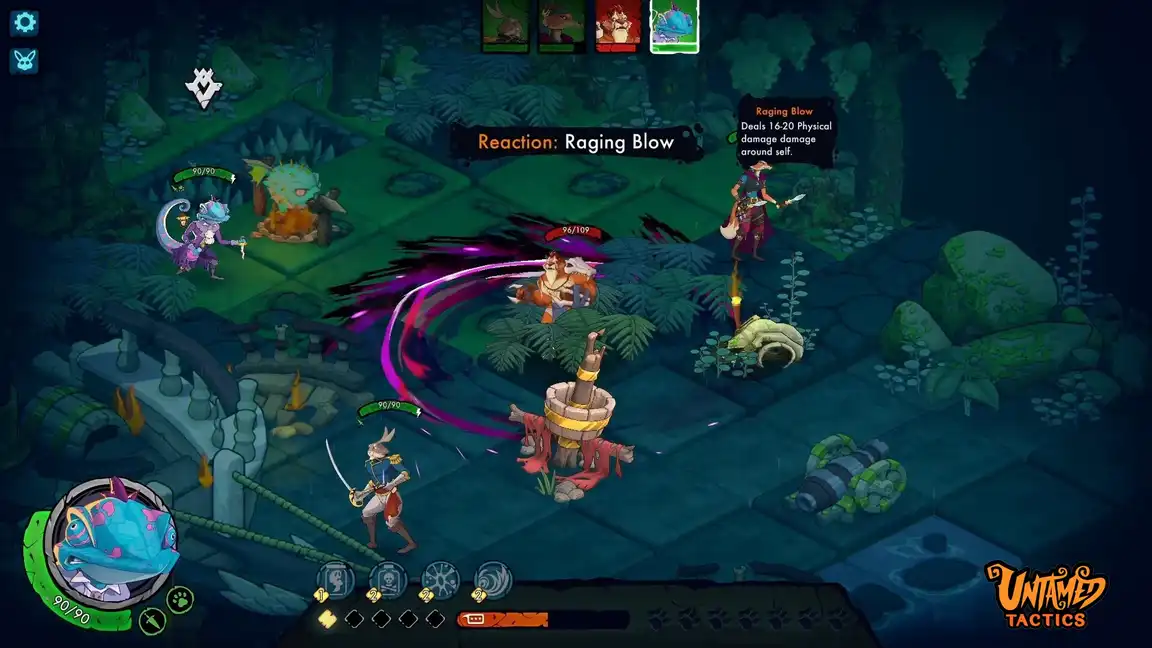Viewport: 1152px width, 648px height.
Task: Activate the green dagger action button
Action: pos(152,621)
